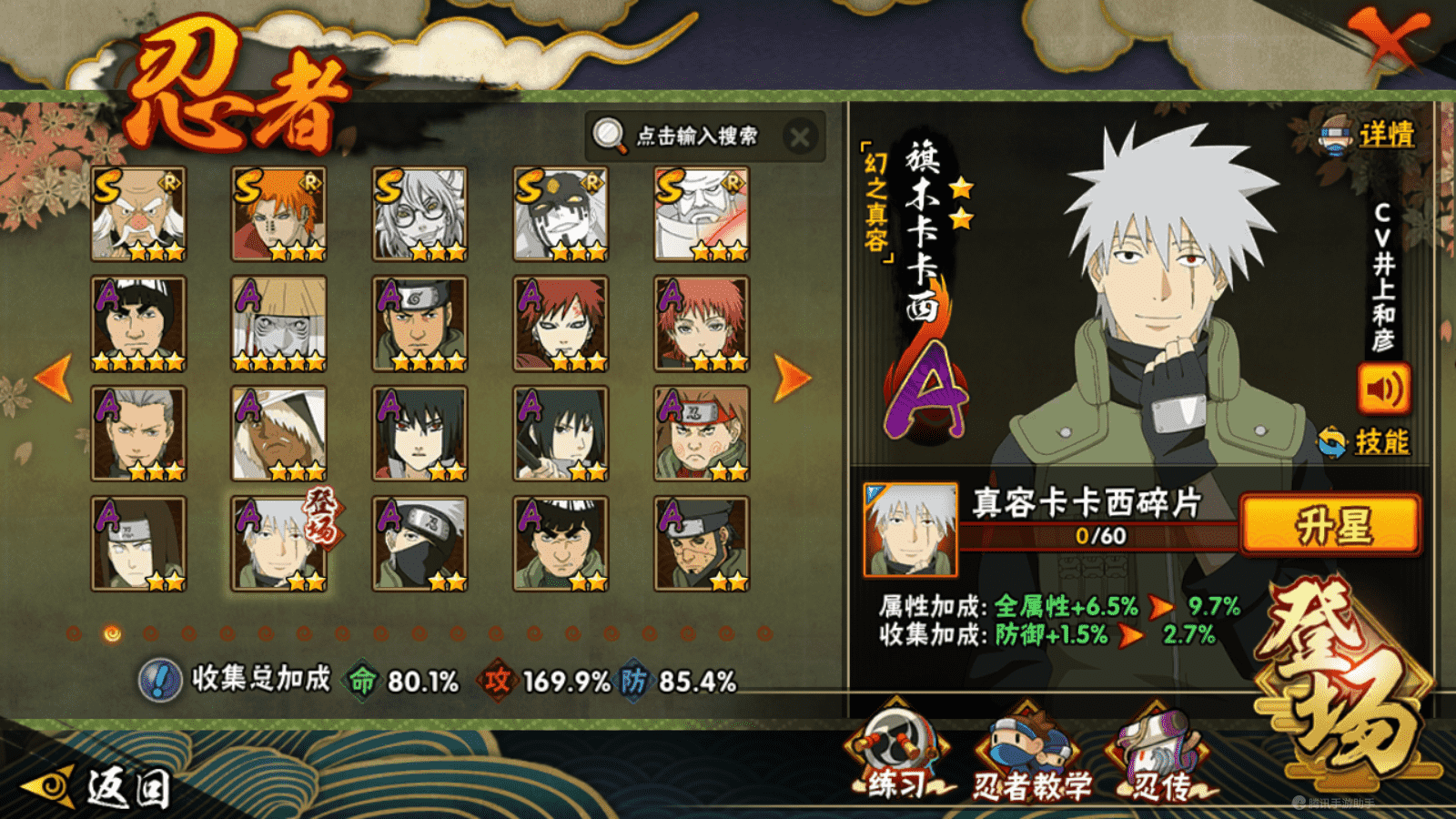
Task: Select the orange-haired S-rank ninja portrait
Action: click(x=279, y=215)
